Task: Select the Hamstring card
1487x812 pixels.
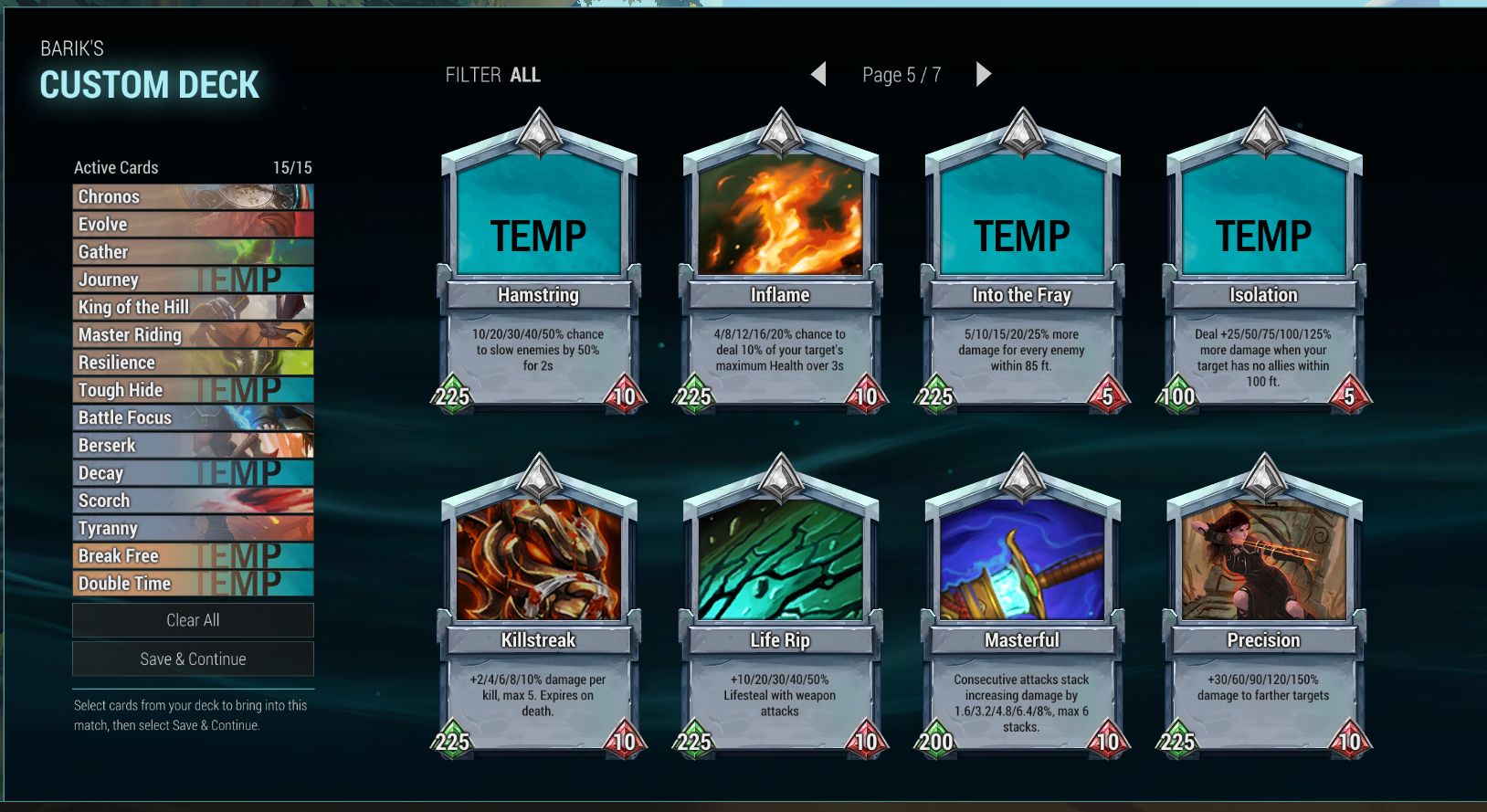Action: [538, 265]
